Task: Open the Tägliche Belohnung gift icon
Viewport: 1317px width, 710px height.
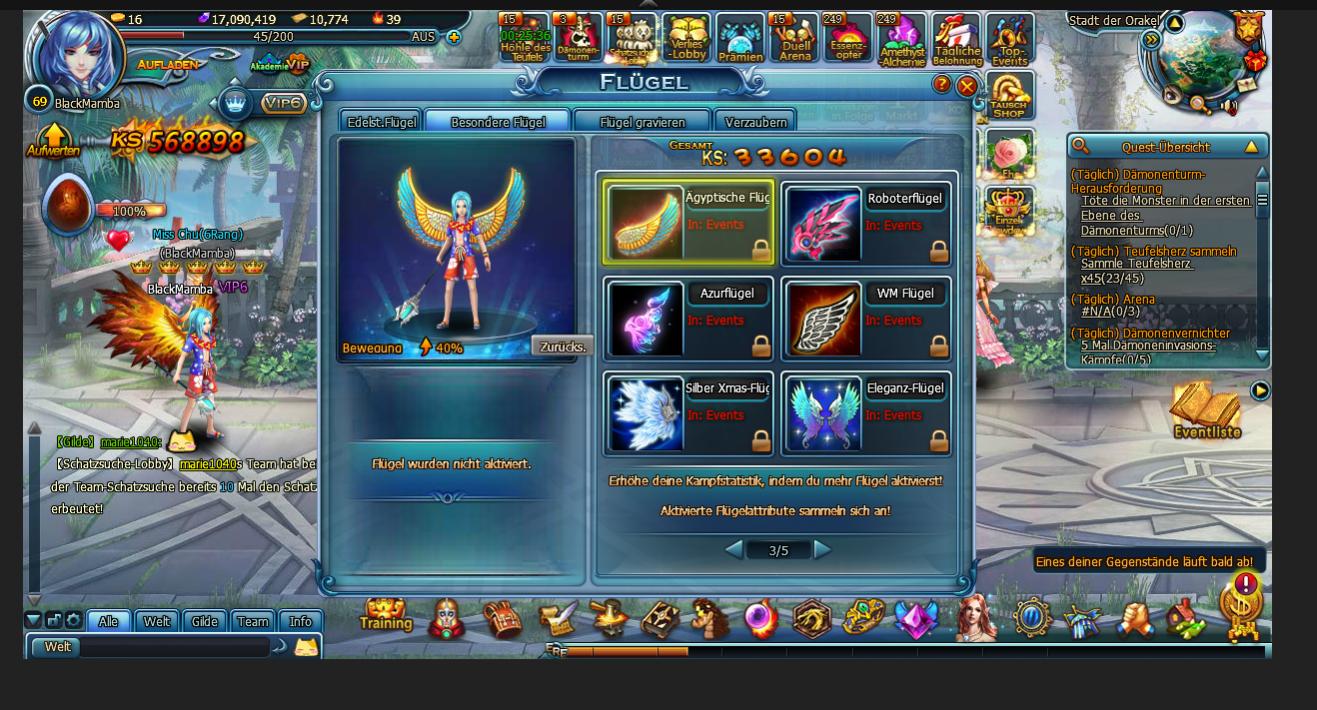Action: (x=956, y=40)
